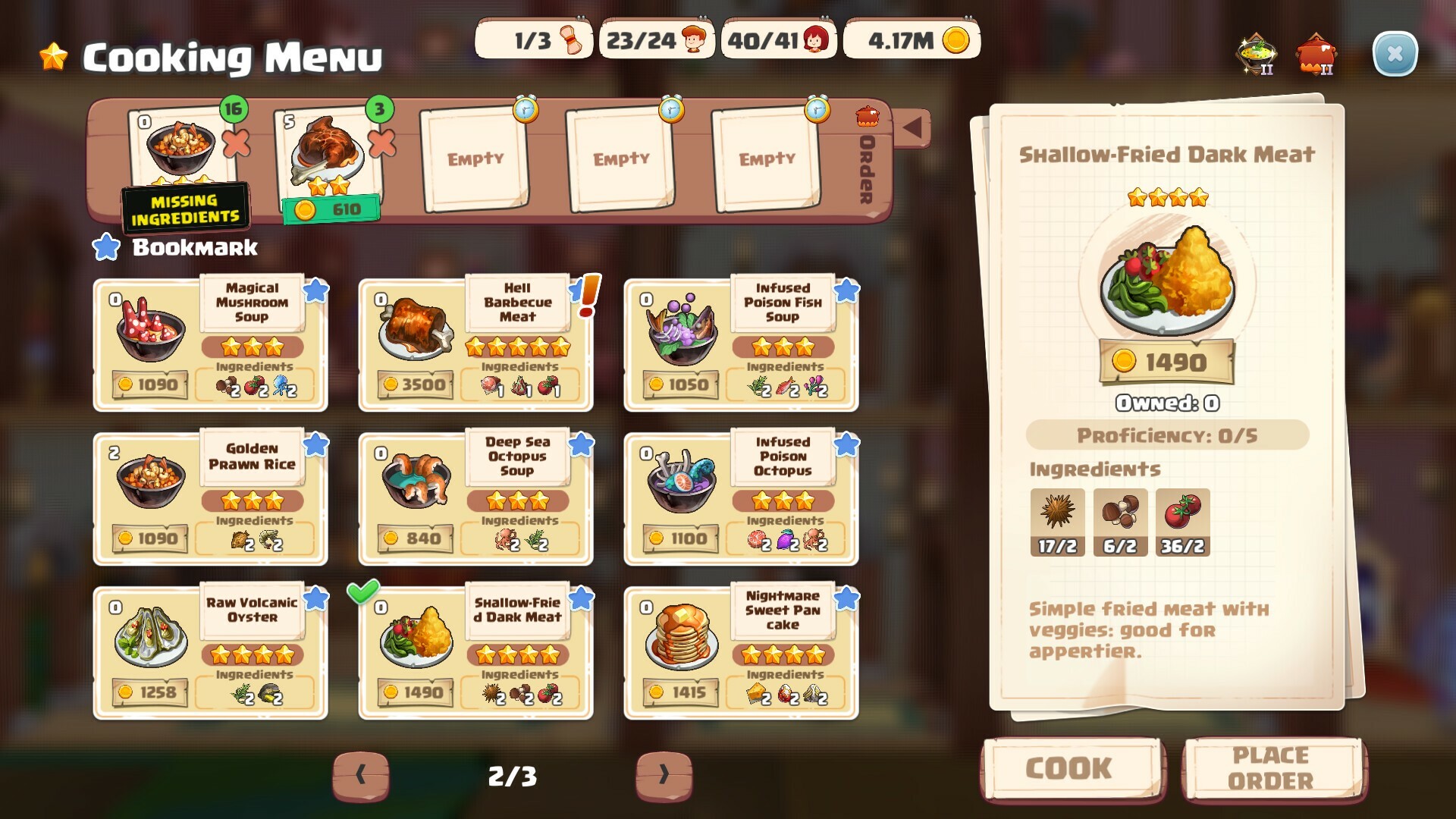The image size is (1456, 819).
Task: Cancel the Missing Ingredients order with red X
Action: point(236,146)
